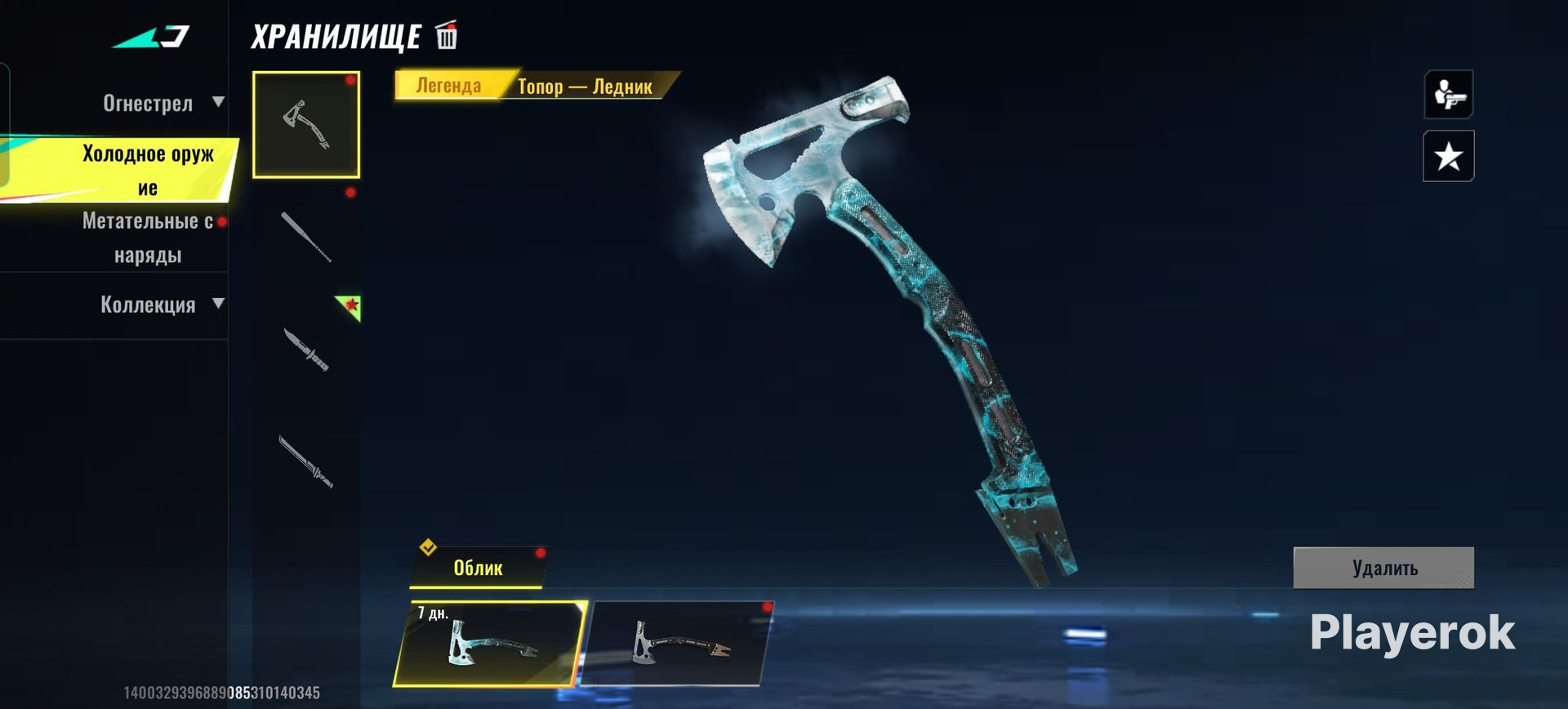The width and height of the screenshot is (1568, 709).
Task: Pick the machete blade slot
Action: click(x=306, y=462)
